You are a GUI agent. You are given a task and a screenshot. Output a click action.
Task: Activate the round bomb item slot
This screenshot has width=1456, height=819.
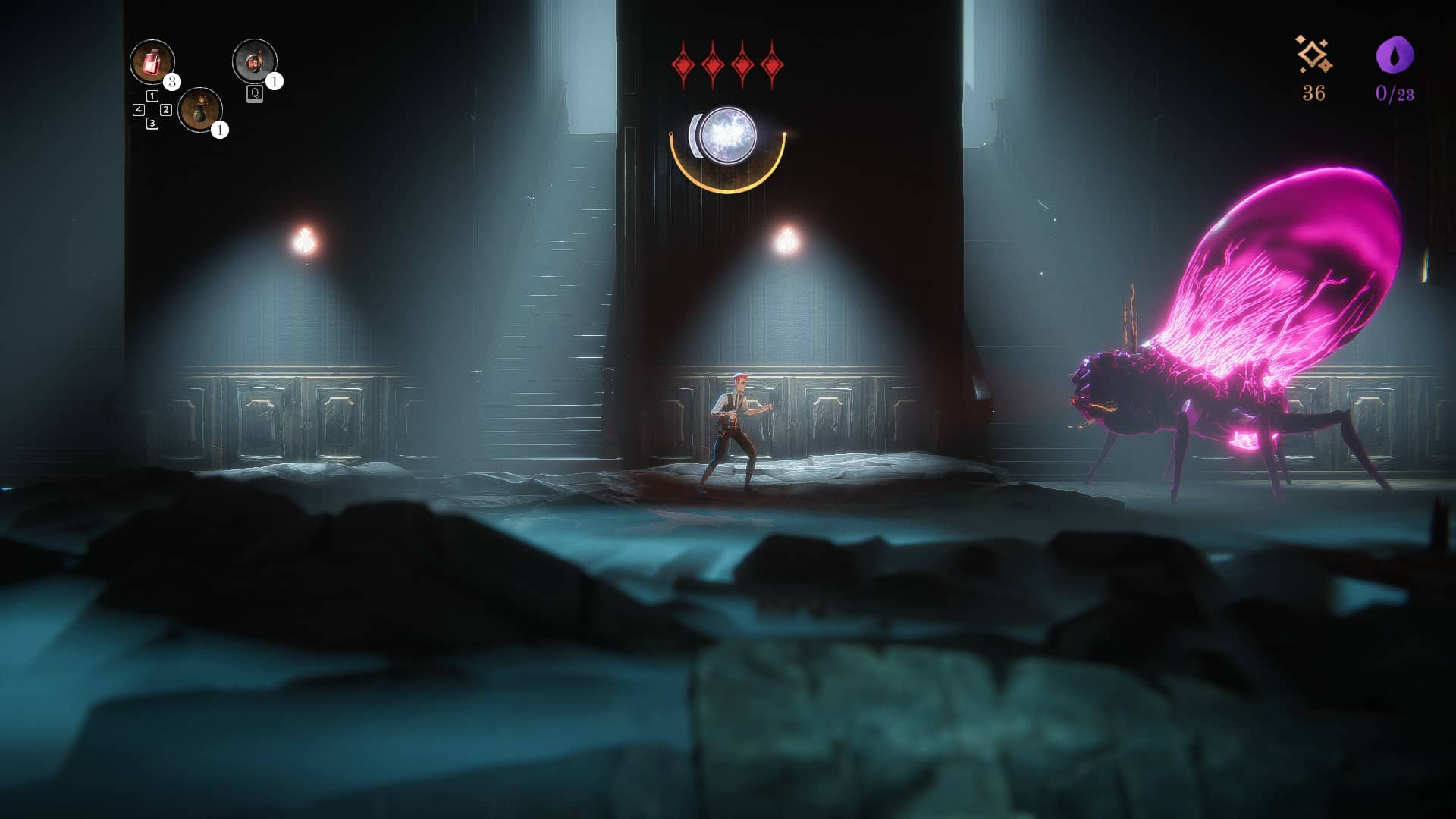[254, 61]
